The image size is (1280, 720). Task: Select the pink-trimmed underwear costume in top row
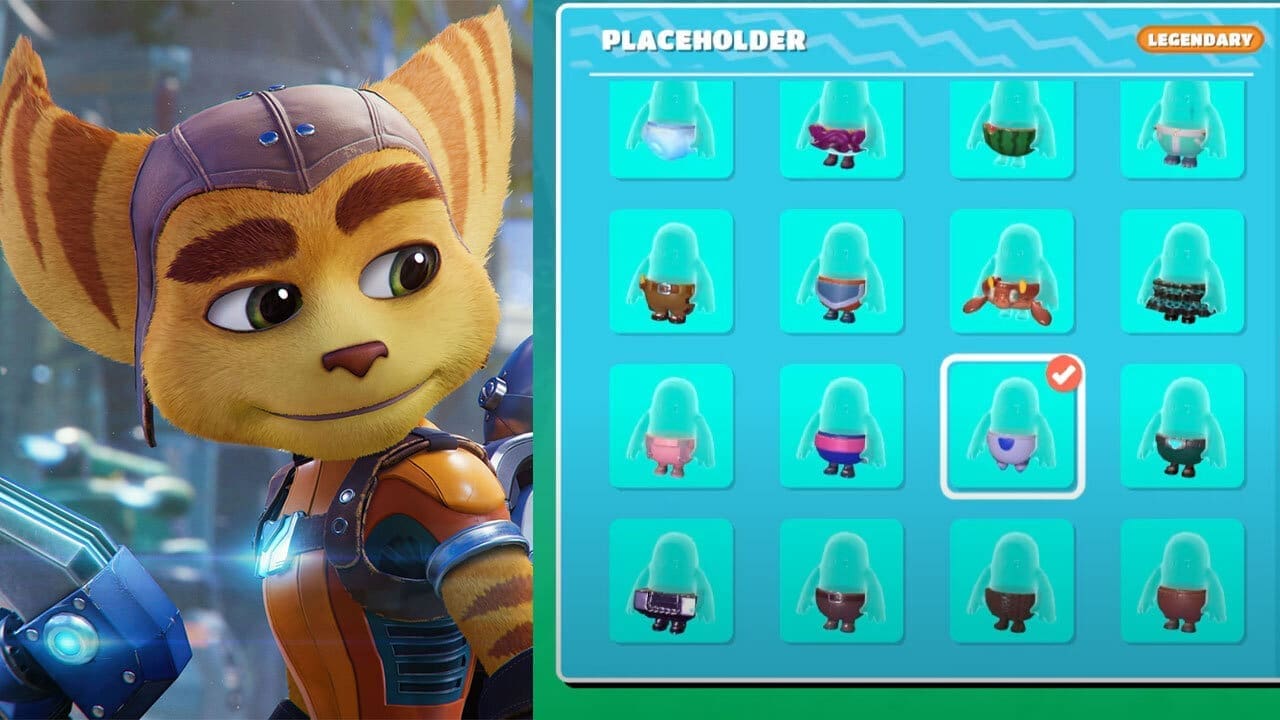click(x=1180, y=130)
